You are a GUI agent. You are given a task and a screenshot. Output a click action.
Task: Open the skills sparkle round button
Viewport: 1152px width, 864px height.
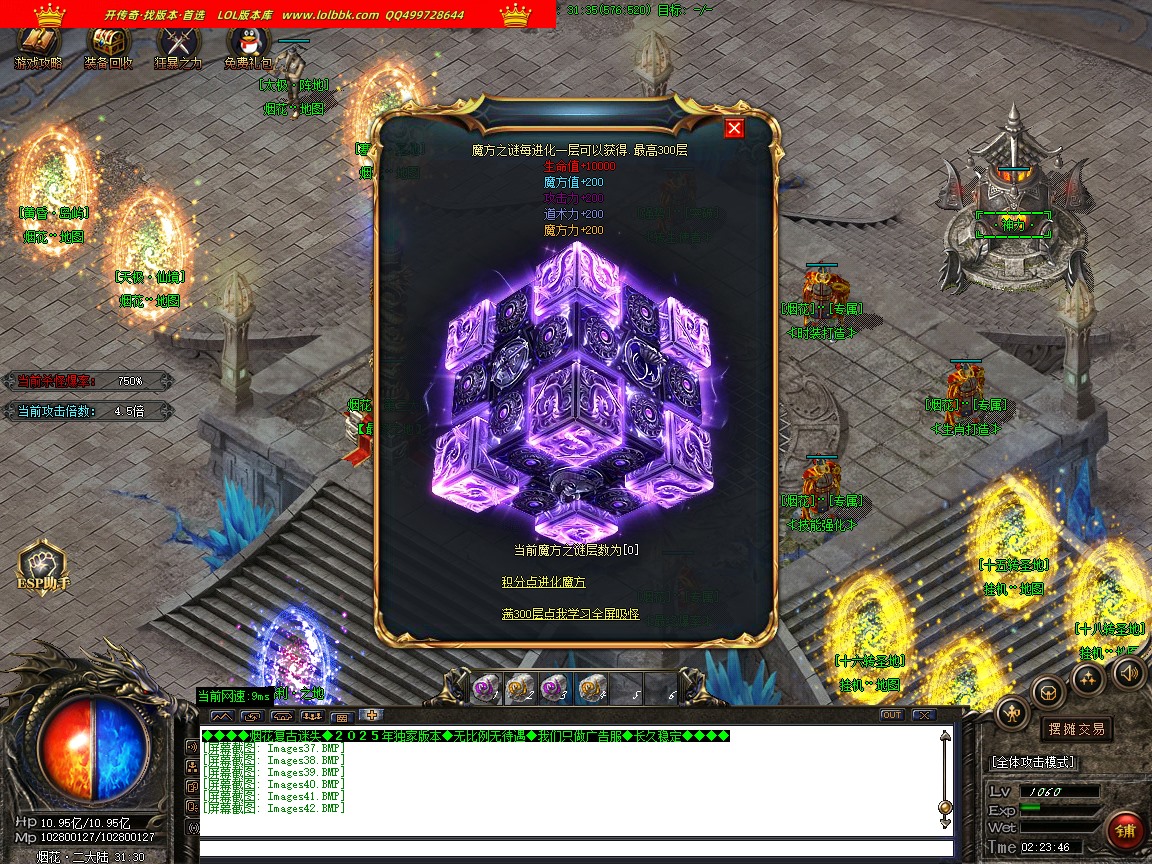point(1088,679)
